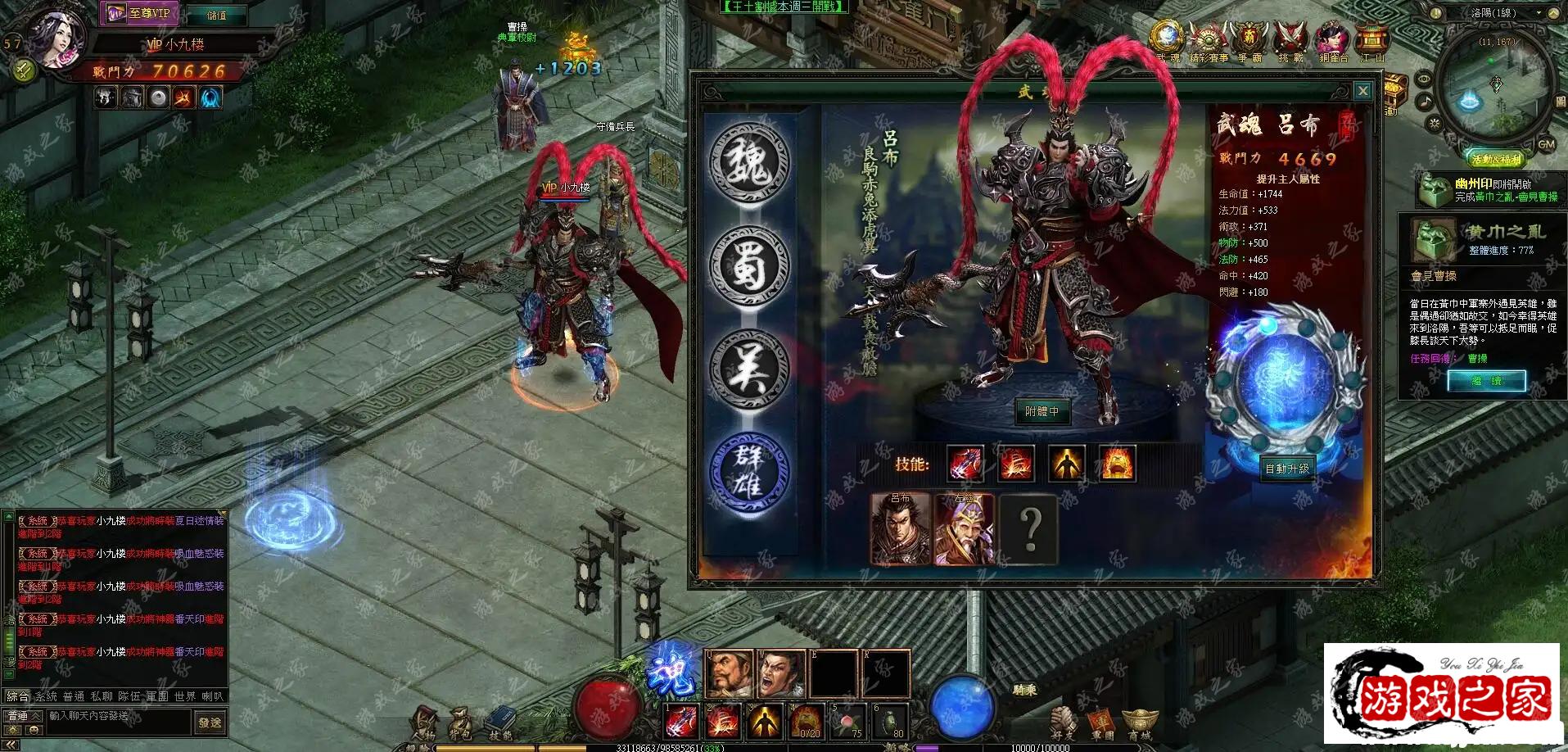Switch chat to the 世界 tab
The image size is (1568, 752).
click(185, 696)
